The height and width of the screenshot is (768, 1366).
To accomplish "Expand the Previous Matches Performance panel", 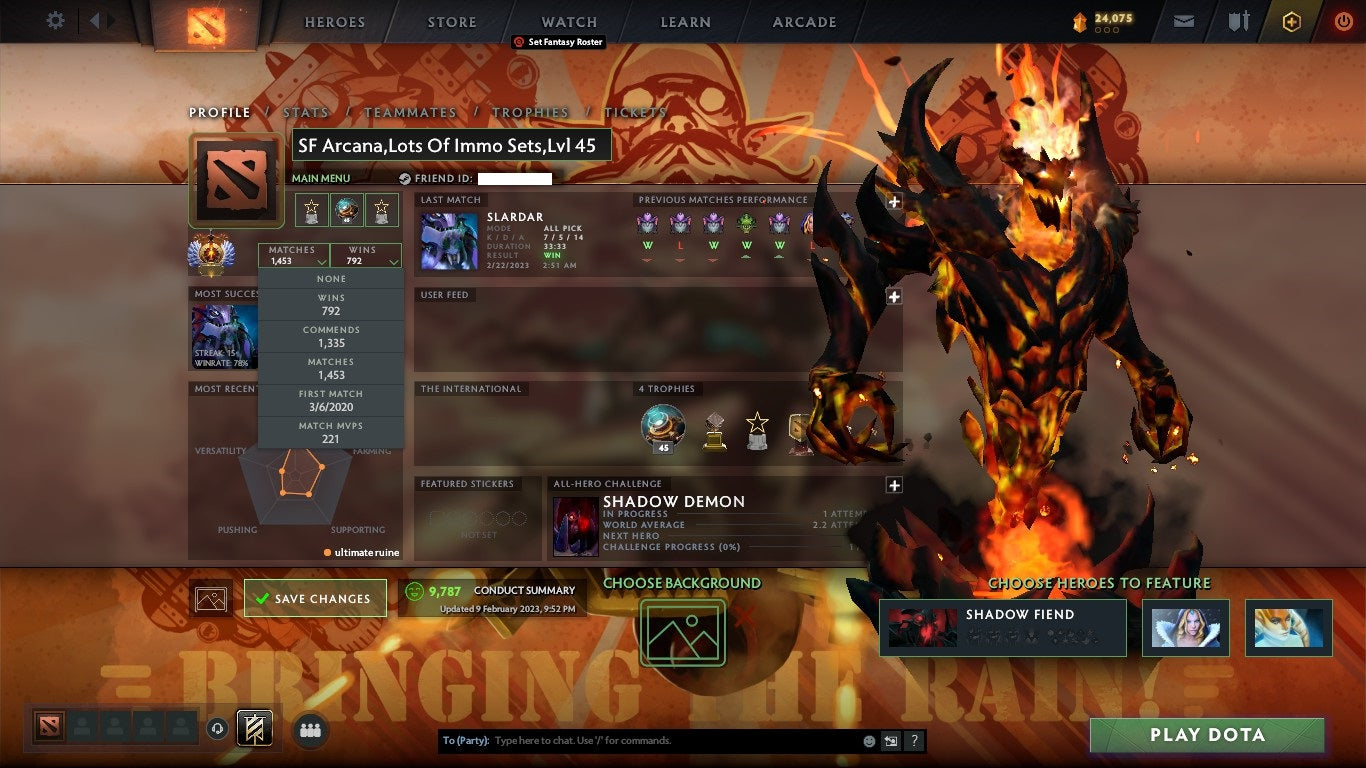I will click(893, 200).
